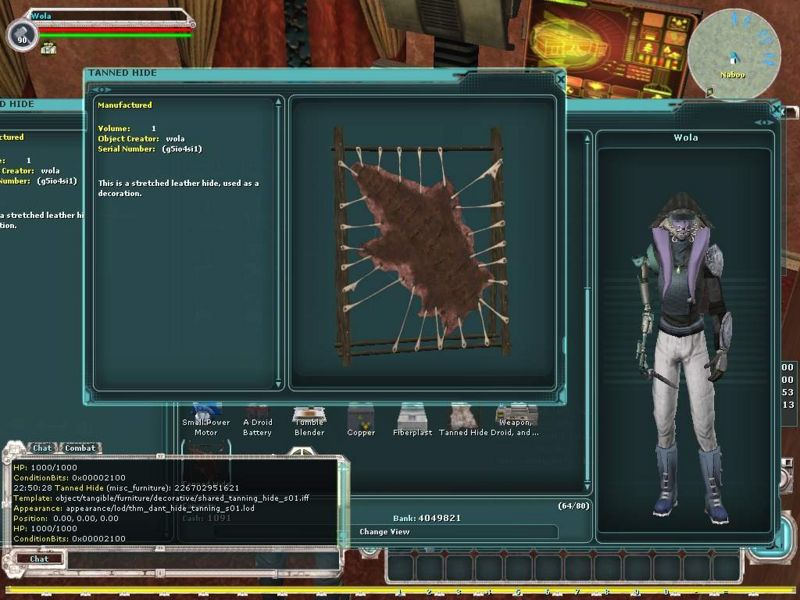Pick the Droid Battery inventory item
This screenshot has height=600, width=800.
coord(258,417)
